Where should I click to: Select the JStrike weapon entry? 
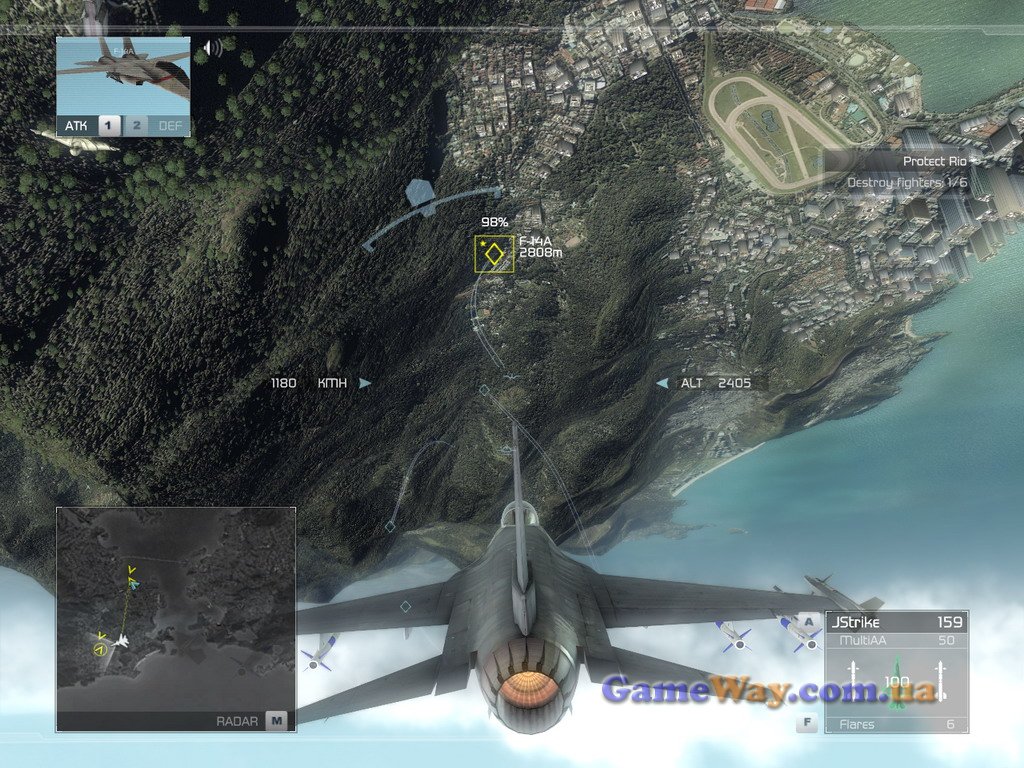click(895, 622)
